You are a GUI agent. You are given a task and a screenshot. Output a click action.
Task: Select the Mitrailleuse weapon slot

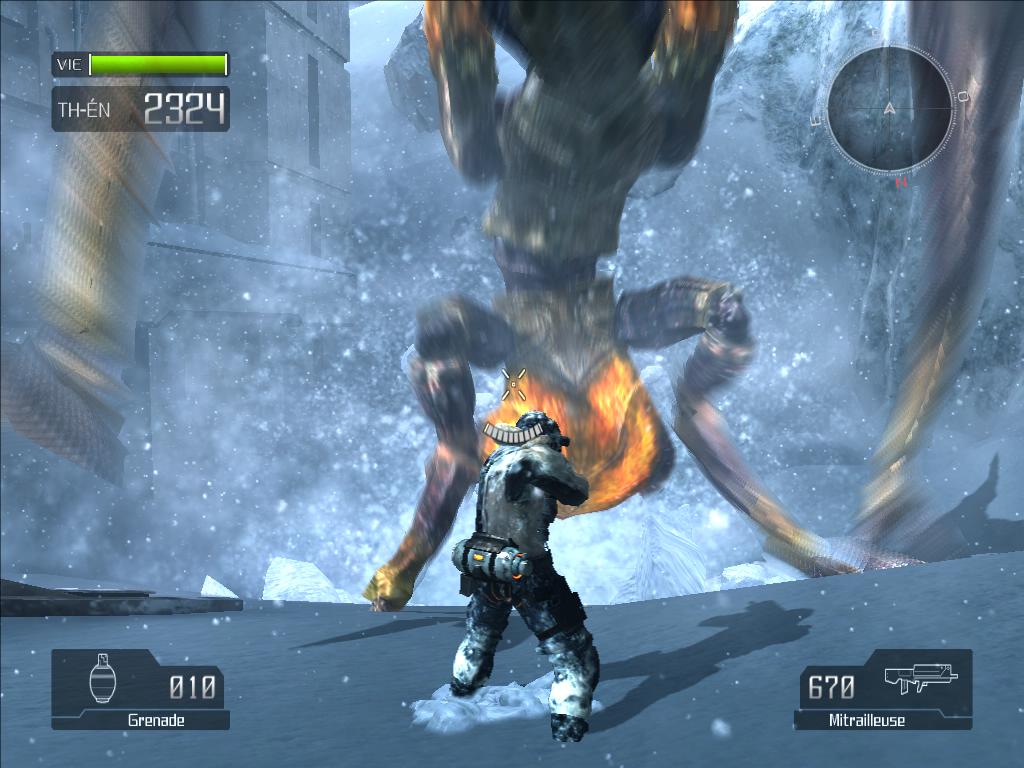pos(884,689)
